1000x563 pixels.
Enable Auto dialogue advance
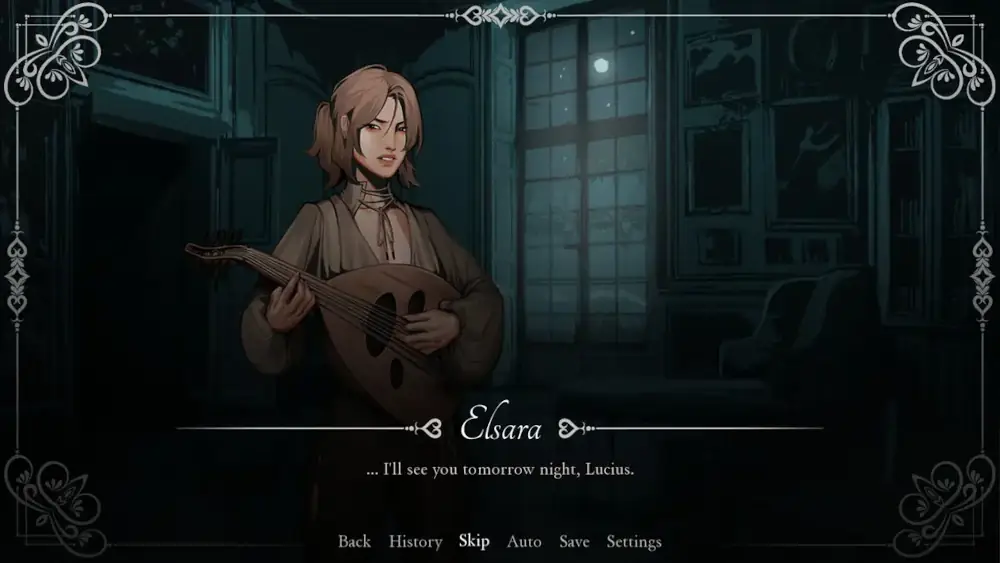[524, 542]
